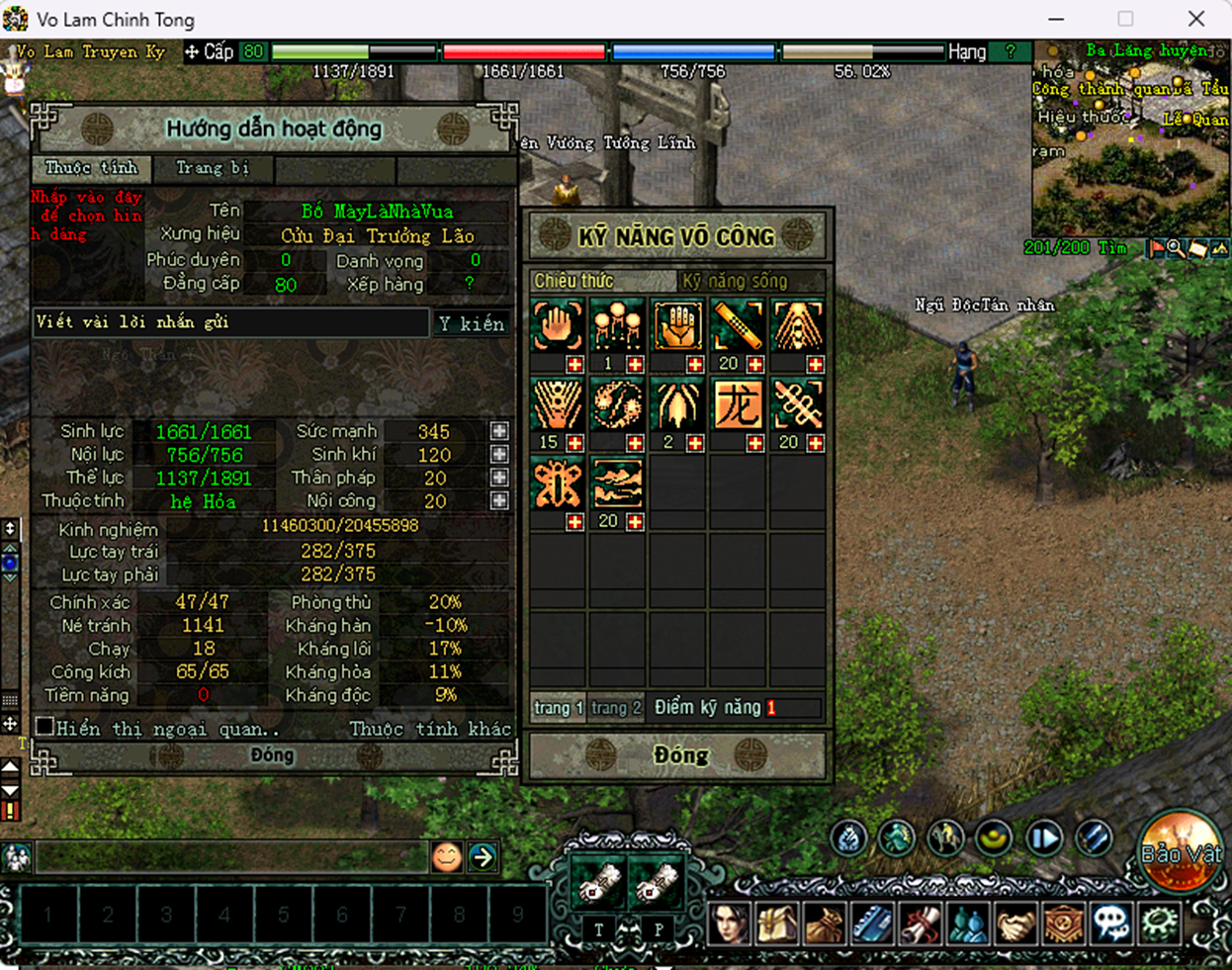Close the game window

coord(1196,19)
